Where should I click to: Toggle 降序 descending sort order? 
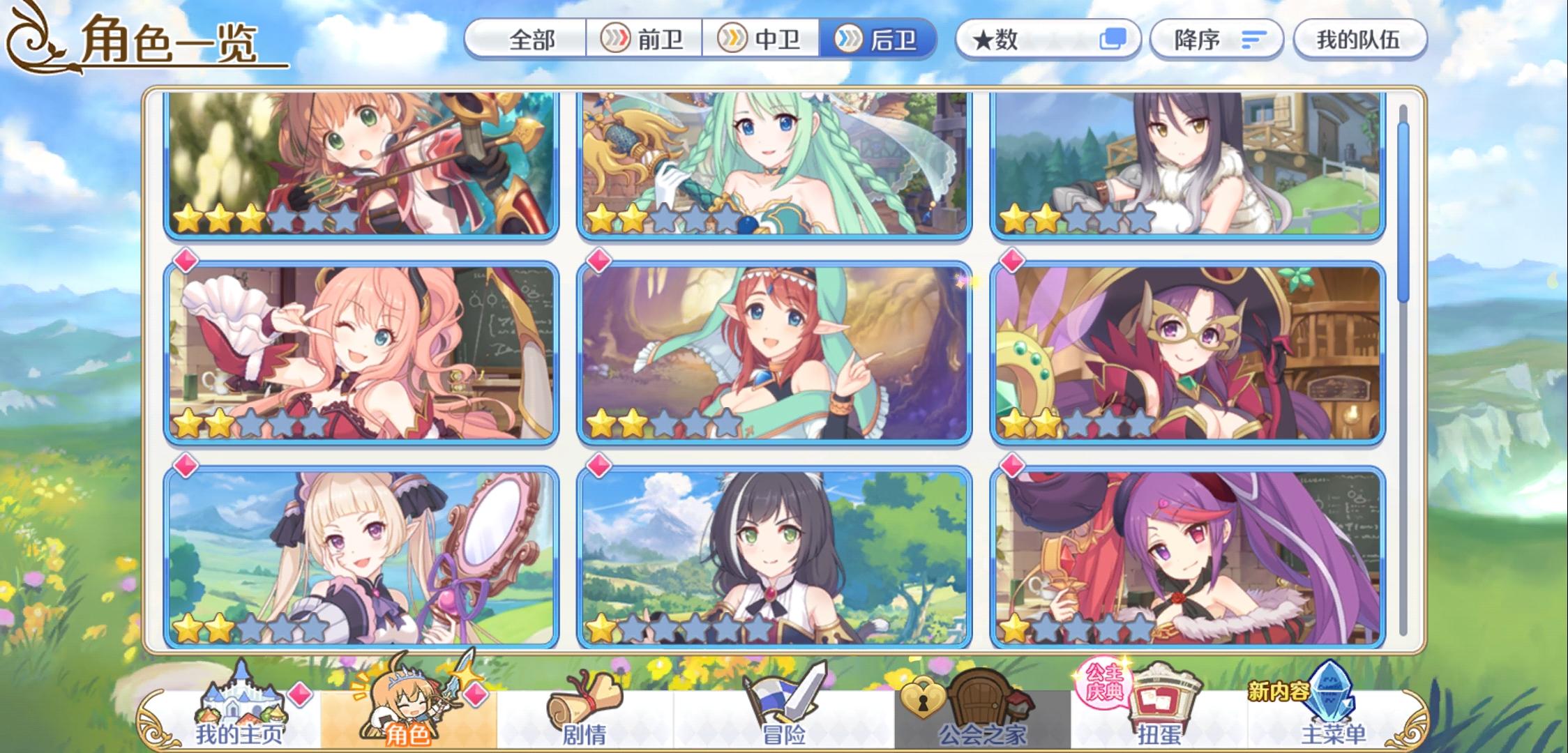[x=1216, y=40]
